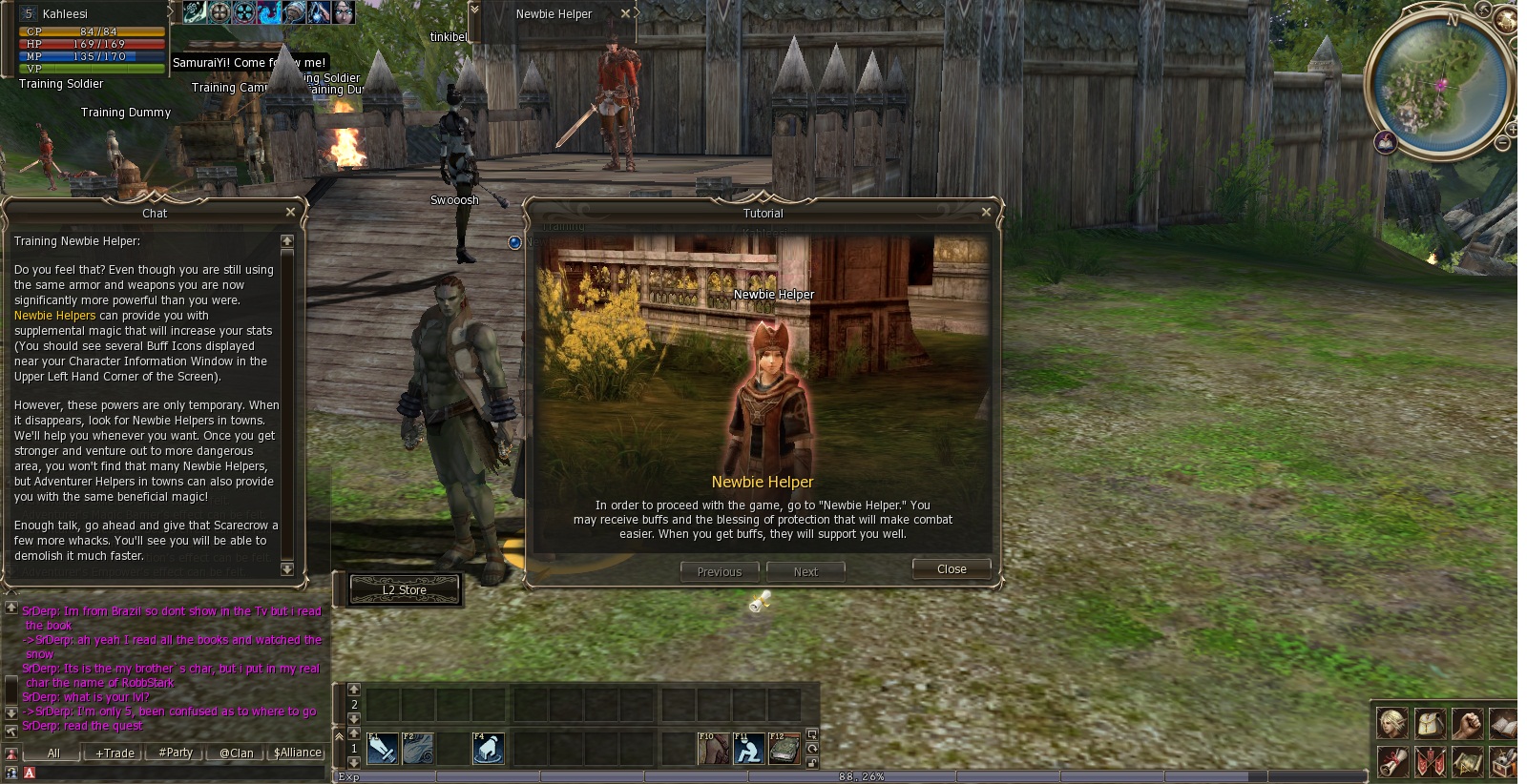Use the F12 book item slot
This screenshot has width=1527, height=784.
(x=784, y=749)
